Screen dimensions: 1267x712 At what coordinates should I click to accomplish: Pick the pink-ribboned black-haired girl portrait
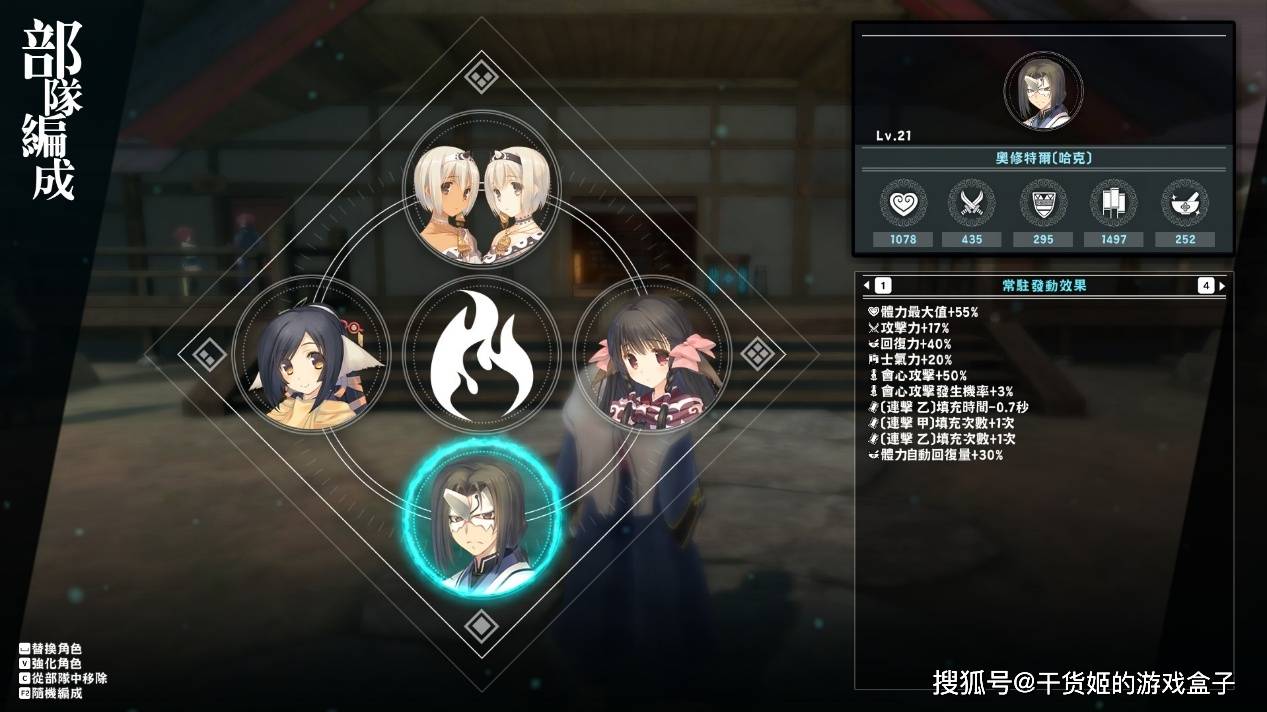pos(651,354)
